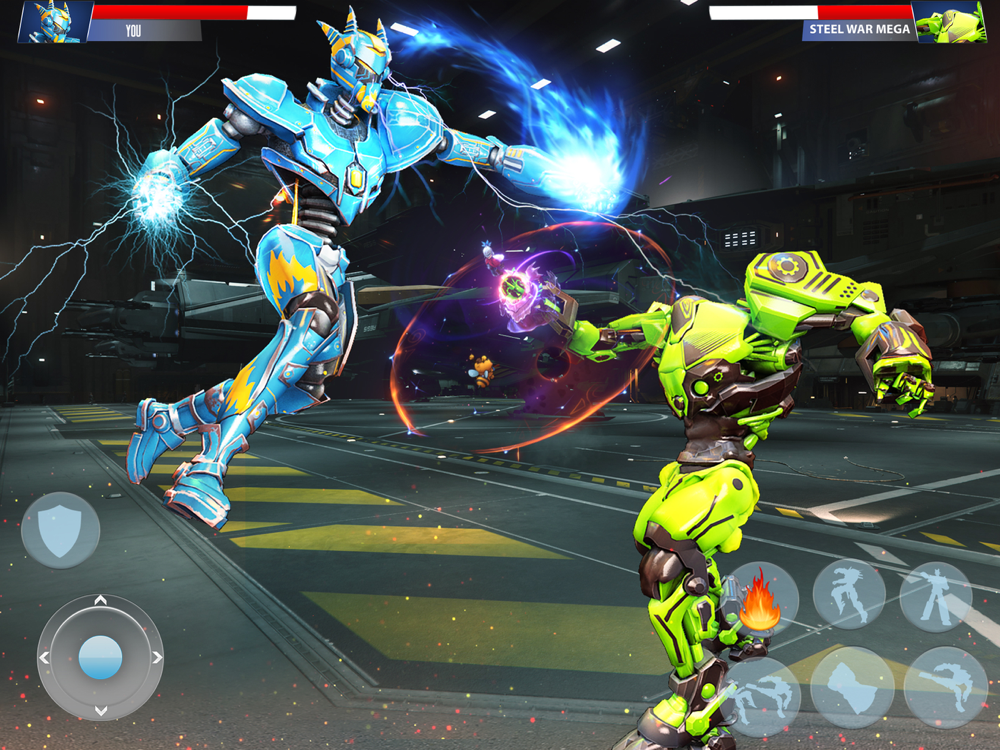1000x750 pixels.
Task: Trigger the flame special attack
Action: 758,601
